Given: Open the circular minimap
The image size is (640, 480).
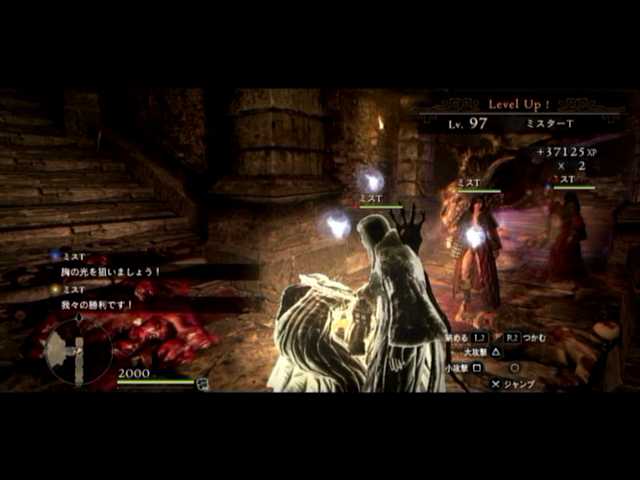Looking at the screenshot, I should (x=77, y=351).
